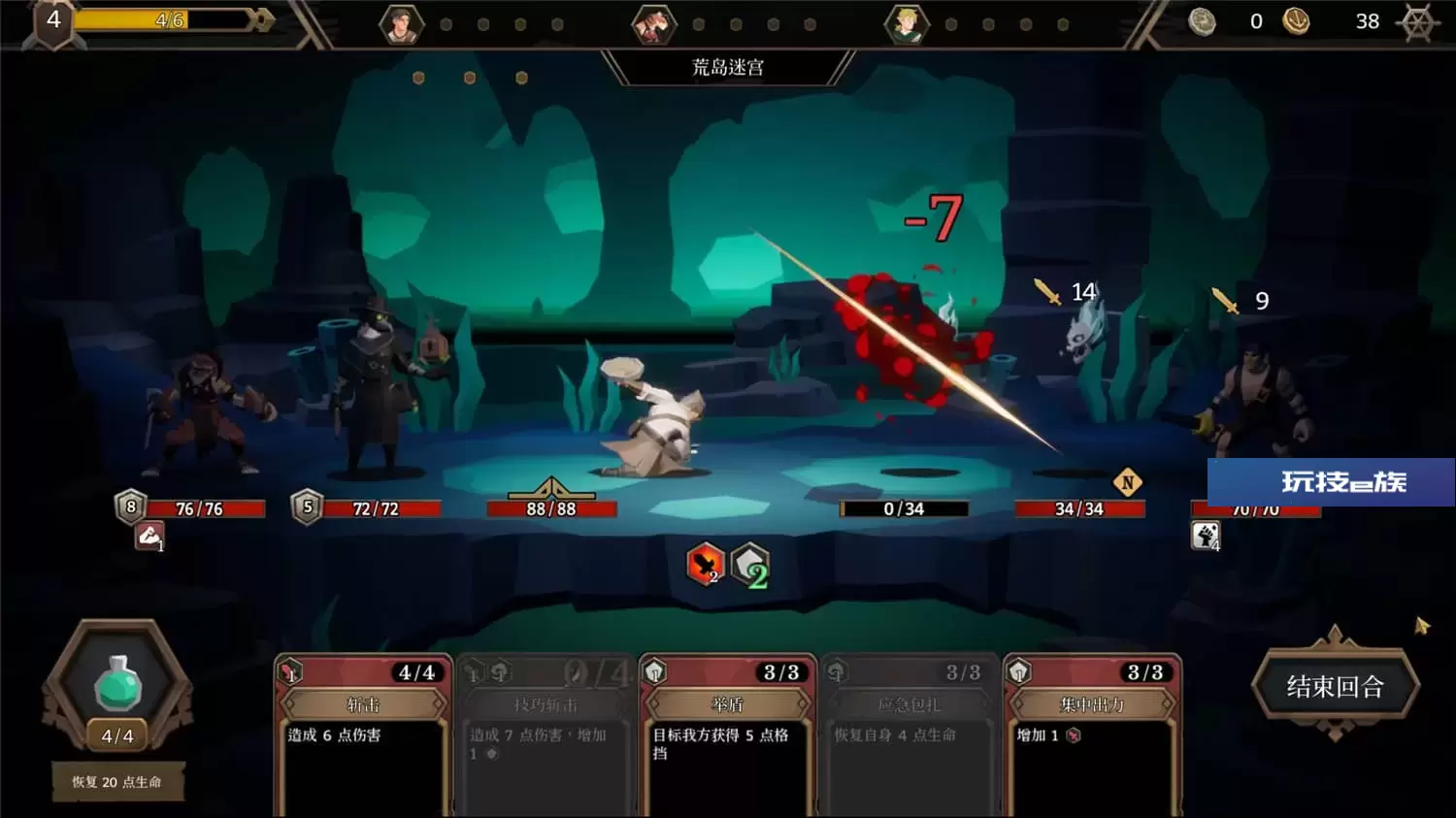The image size is (1456, 818).
Task: Inspect the status icon under 76/76 ally
Action: coord(149,536)
